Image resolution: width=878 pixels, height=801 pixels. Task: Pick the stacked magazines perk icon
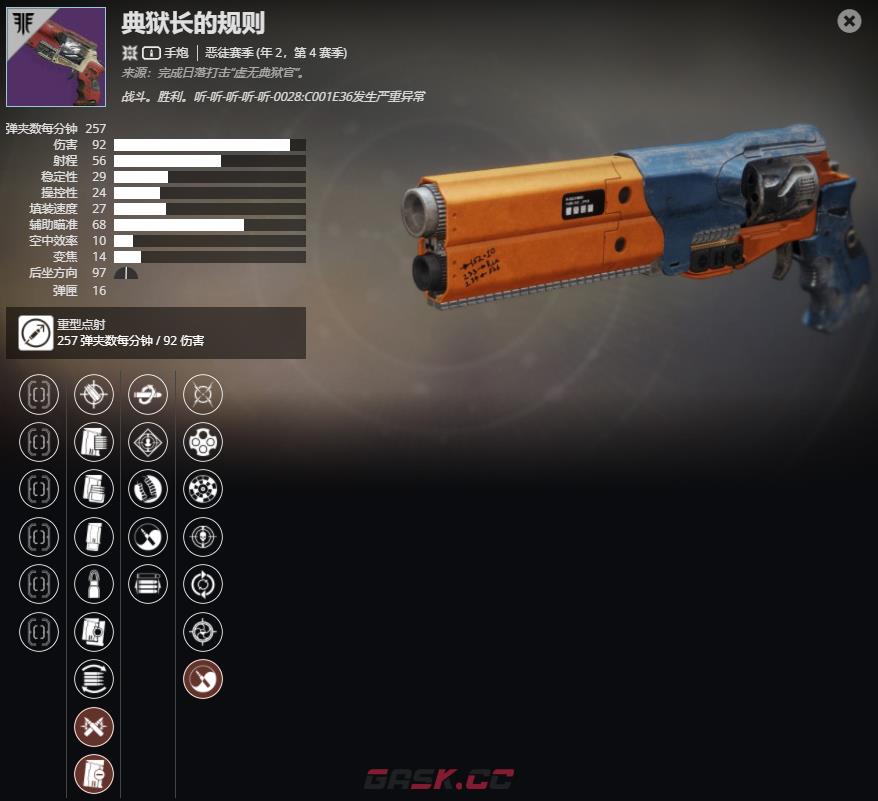tap(148, 584)
